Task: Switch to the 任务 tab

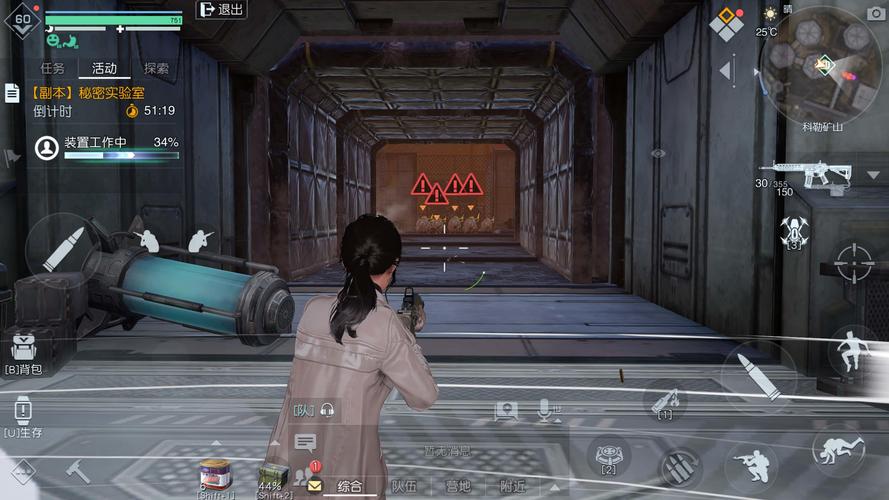Action: (52, 68)
